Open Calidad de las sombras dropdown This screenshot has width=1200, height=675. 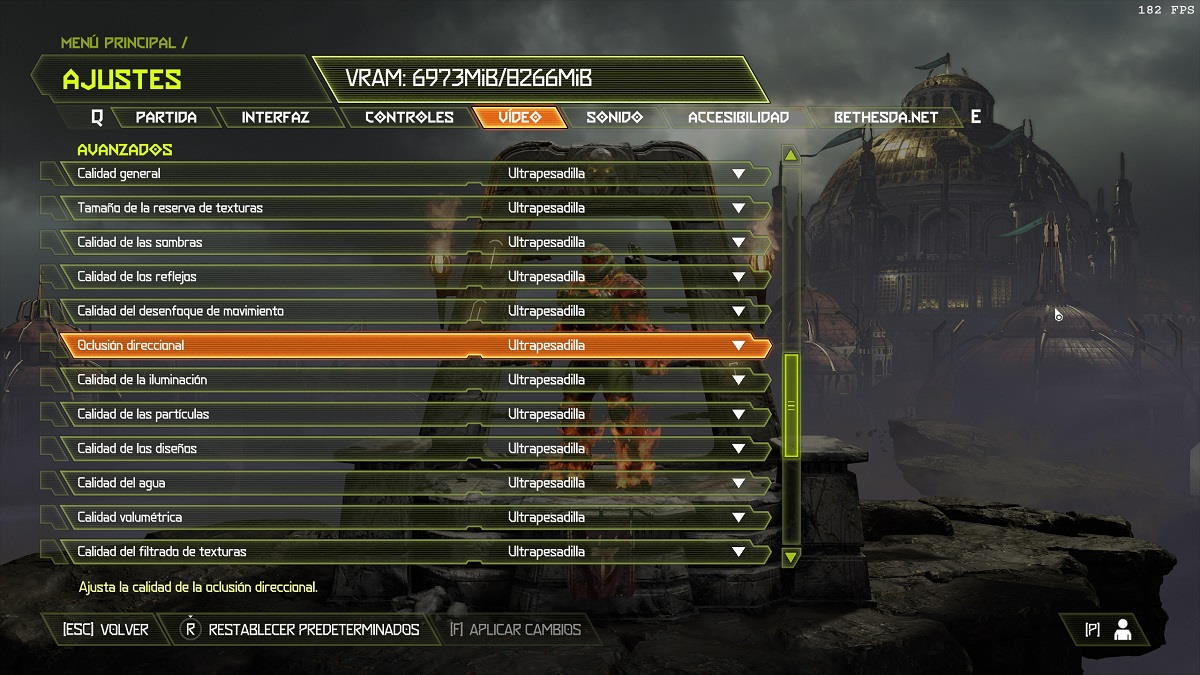(x=738, y=243)
